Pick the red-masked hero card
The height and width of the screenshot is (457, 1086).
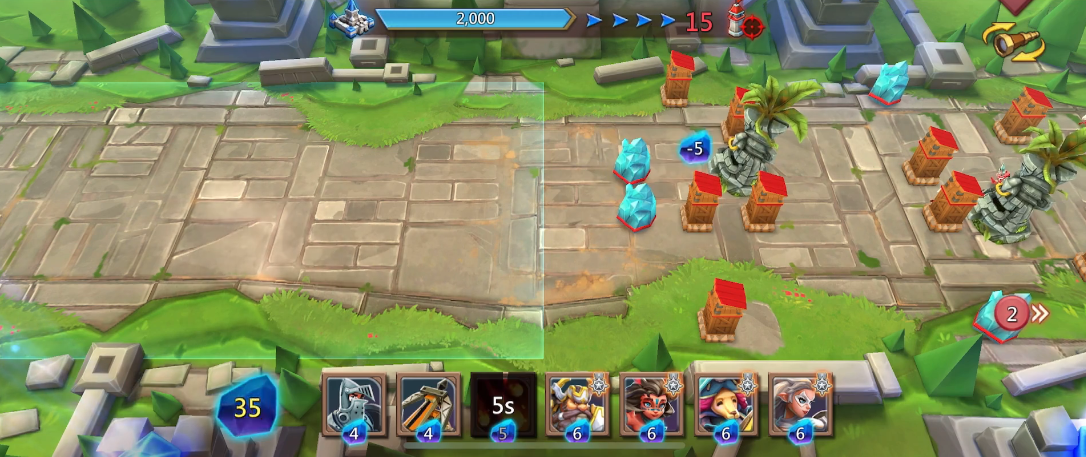click(651, 404)
